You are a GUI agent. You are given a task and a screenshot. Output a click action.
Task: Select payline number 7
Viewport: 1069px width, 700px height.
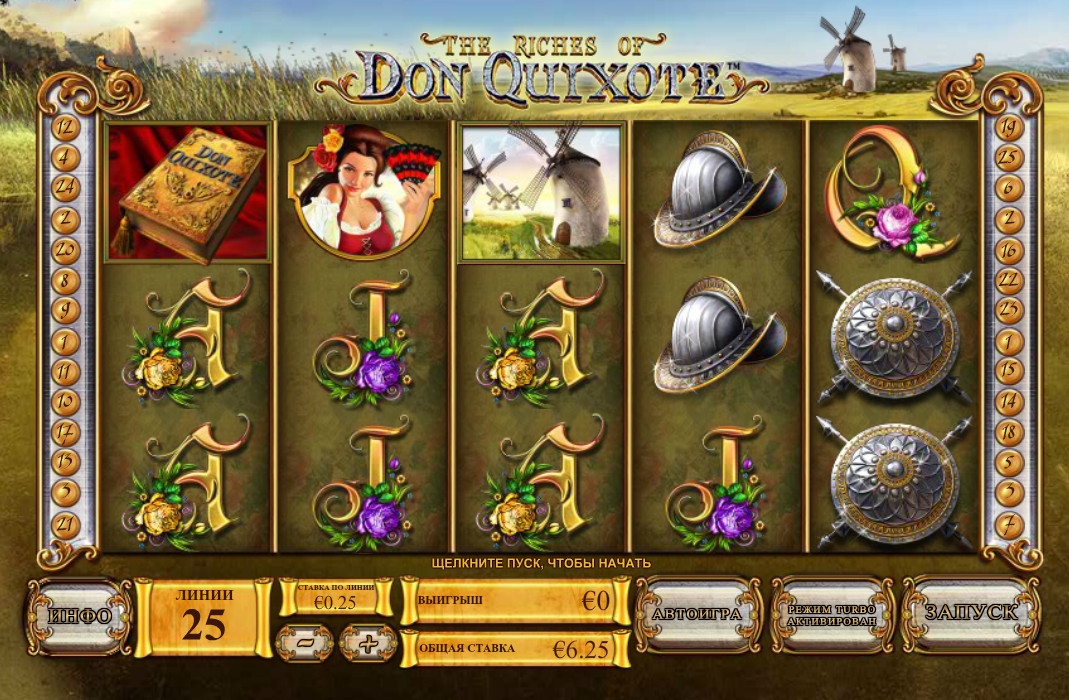(x=1008, y=523)
